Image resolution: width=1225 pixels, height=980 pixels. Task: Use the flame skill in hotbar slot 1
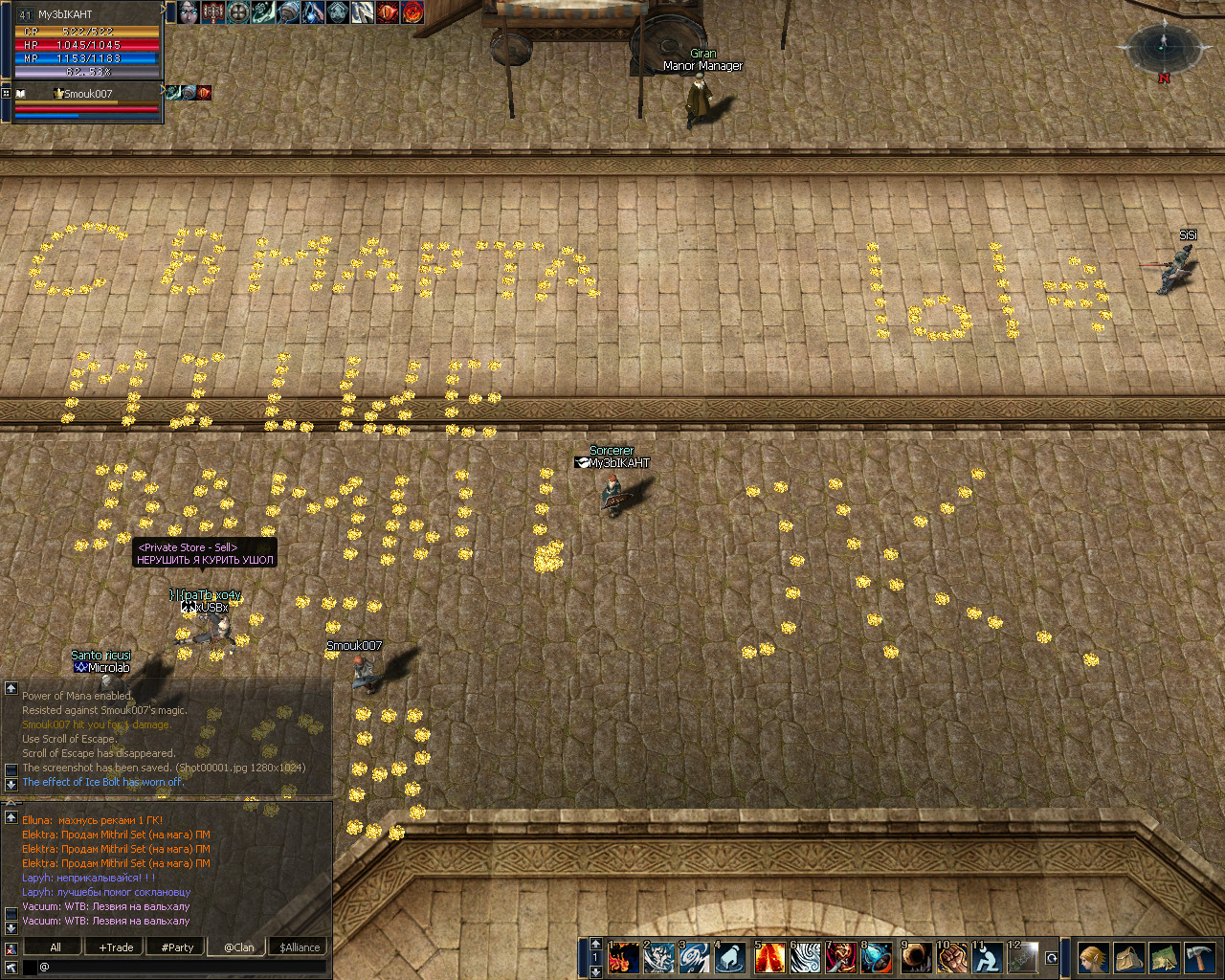tap(624, 957)
